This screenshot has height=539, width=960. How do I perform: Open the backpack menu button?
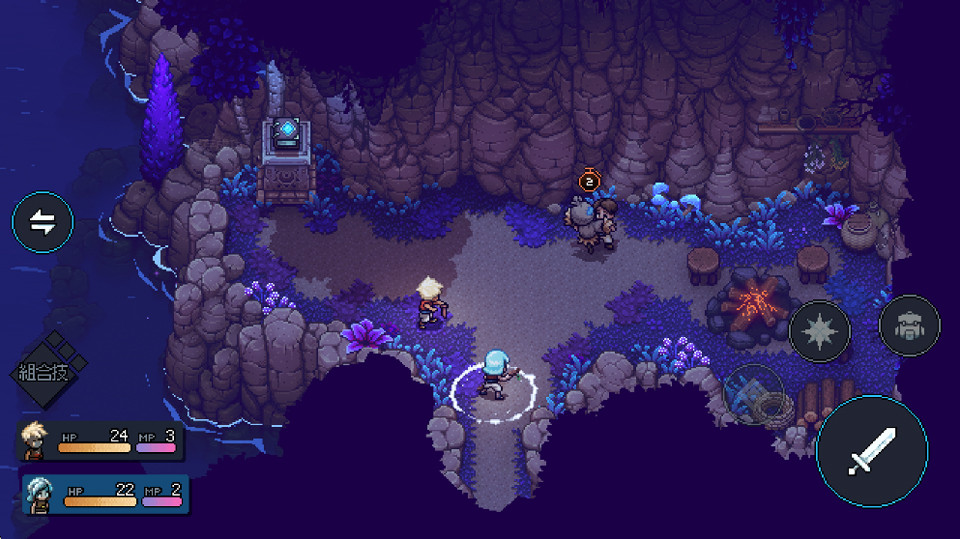[909, 326]
